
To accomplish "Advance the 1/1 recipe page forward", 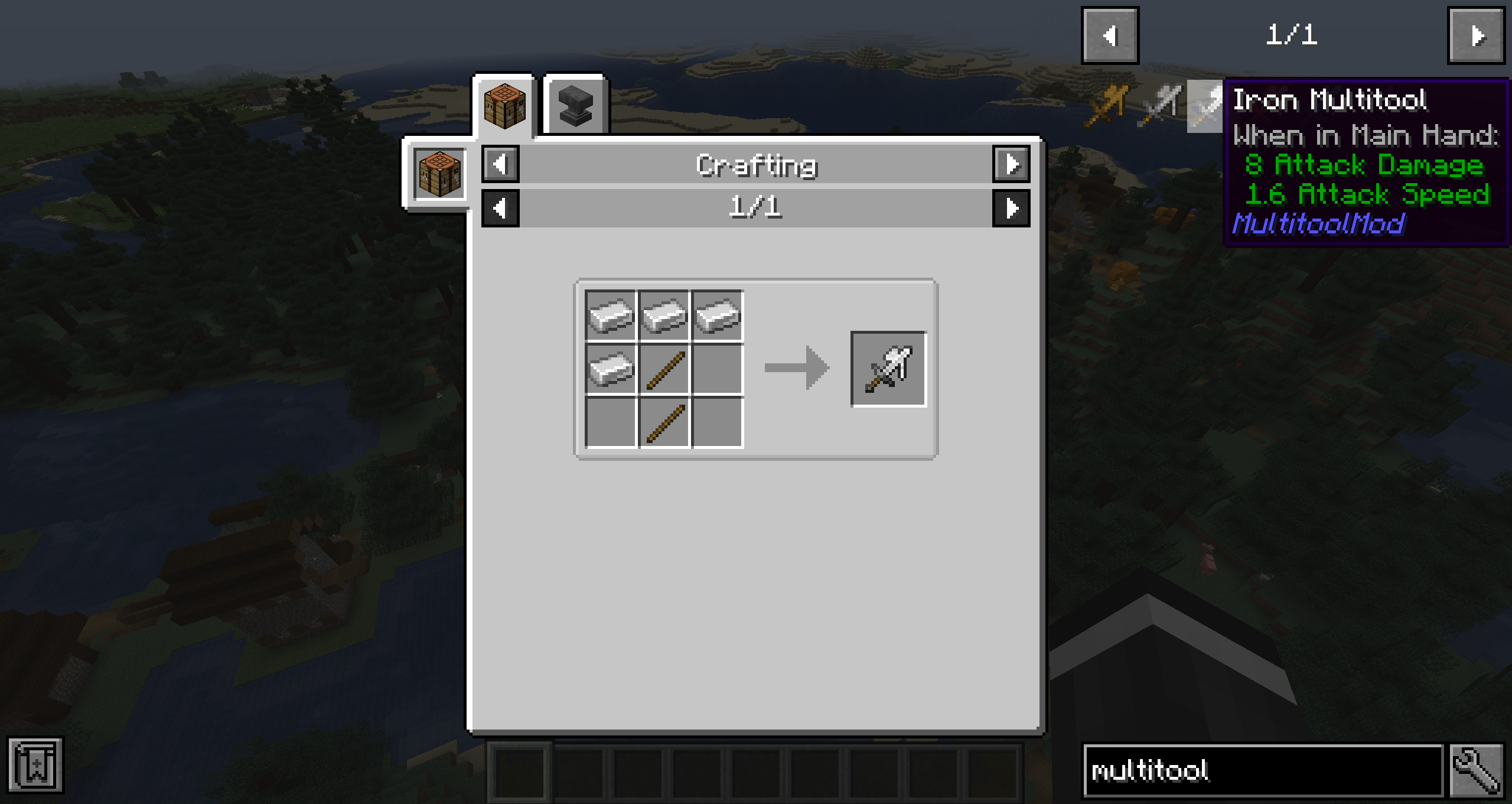I will (1011, 208).
